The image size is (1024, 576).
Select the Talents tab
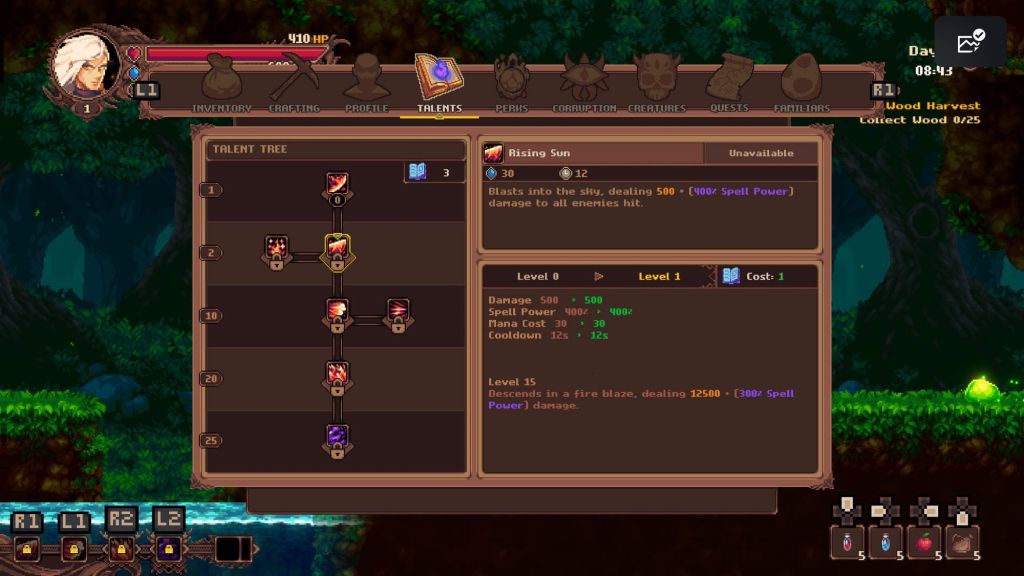pos(439,85)
